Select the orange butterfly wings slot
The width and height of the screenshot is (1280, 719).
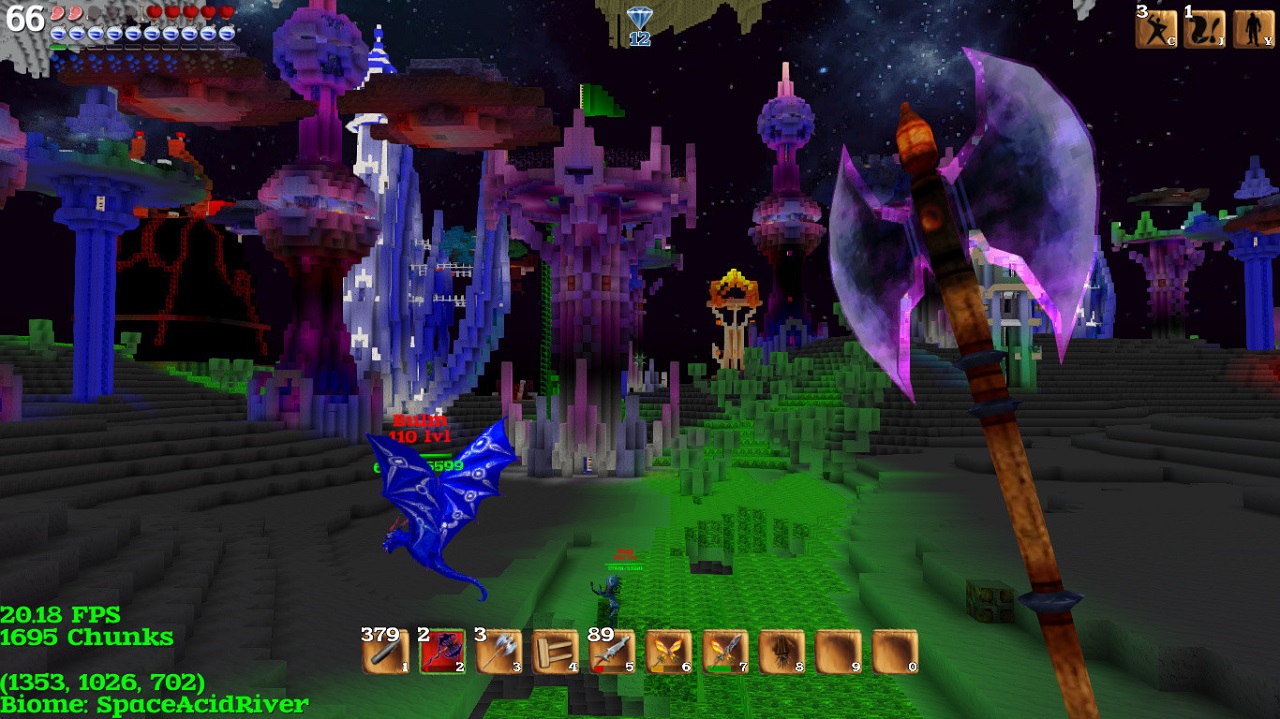point(668,652)
